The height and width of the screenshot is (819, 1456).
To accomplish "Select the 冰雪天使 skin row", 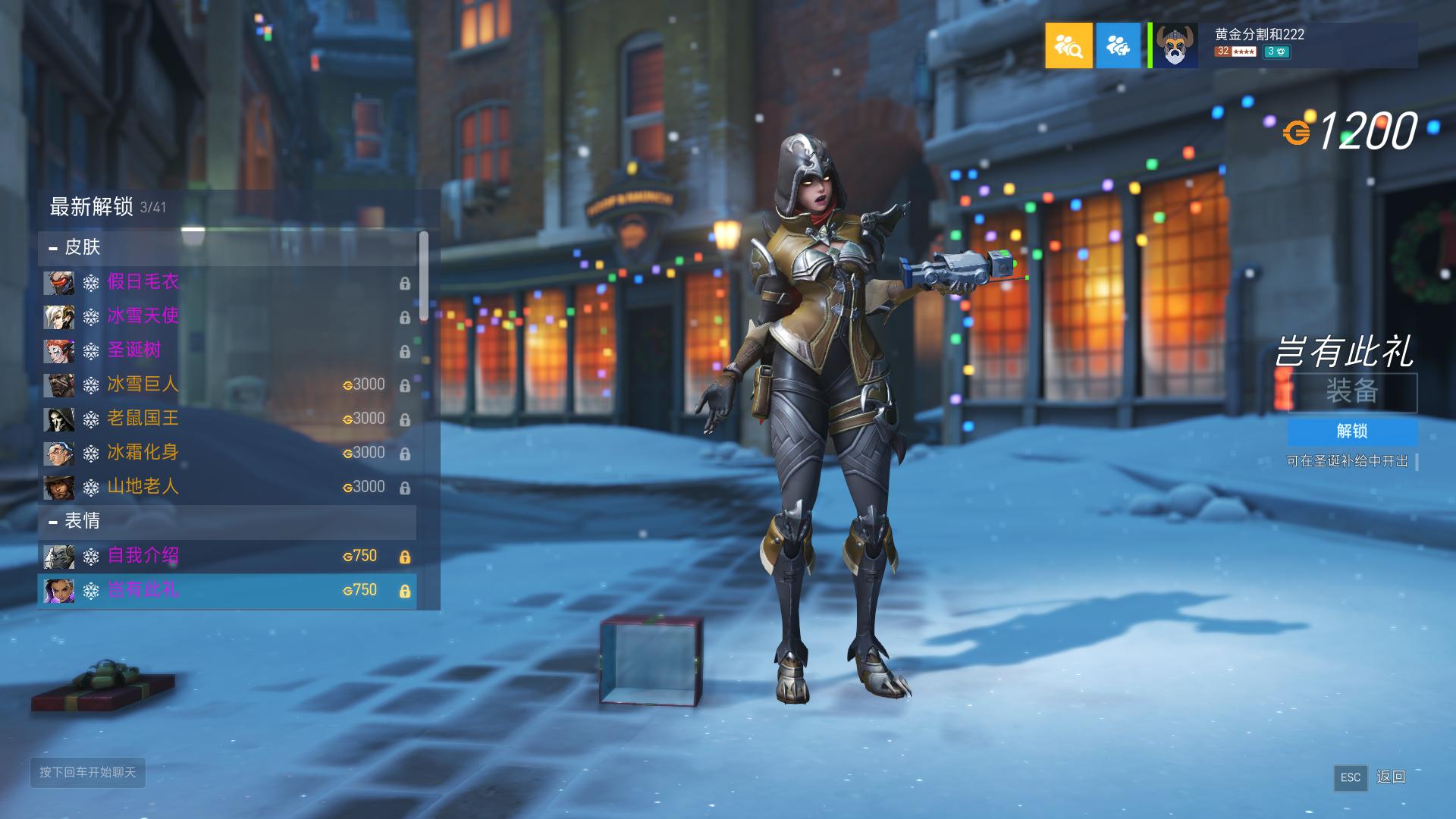I will [x=227, y=316].
